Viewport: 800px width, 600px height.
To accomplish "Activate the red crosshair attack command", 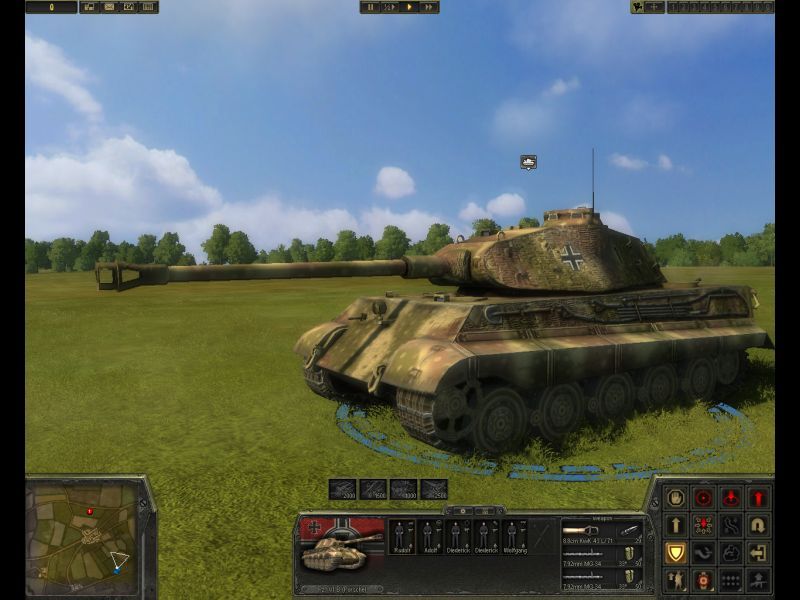I will pos(704,497).
